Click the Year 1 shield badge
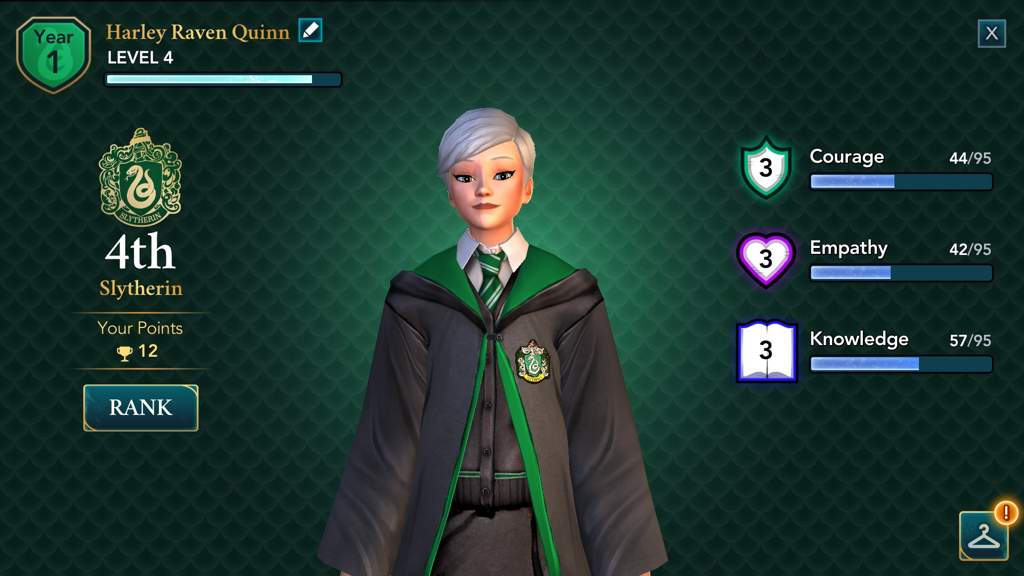The image size is (1024, 576). [x=53, y=53]
